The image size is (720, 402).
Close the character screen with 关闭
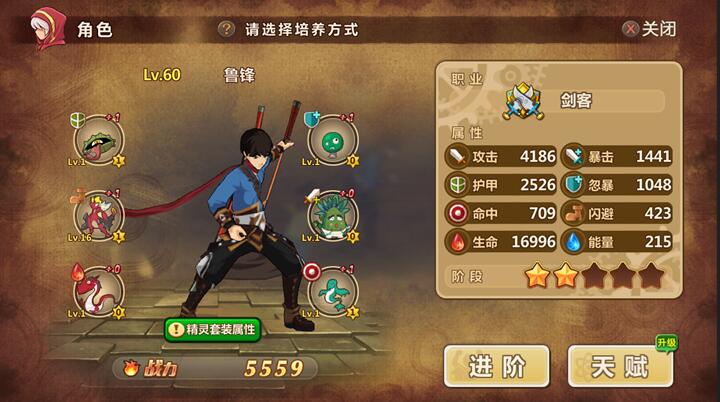pyautogui.click(x=649, y=28)
